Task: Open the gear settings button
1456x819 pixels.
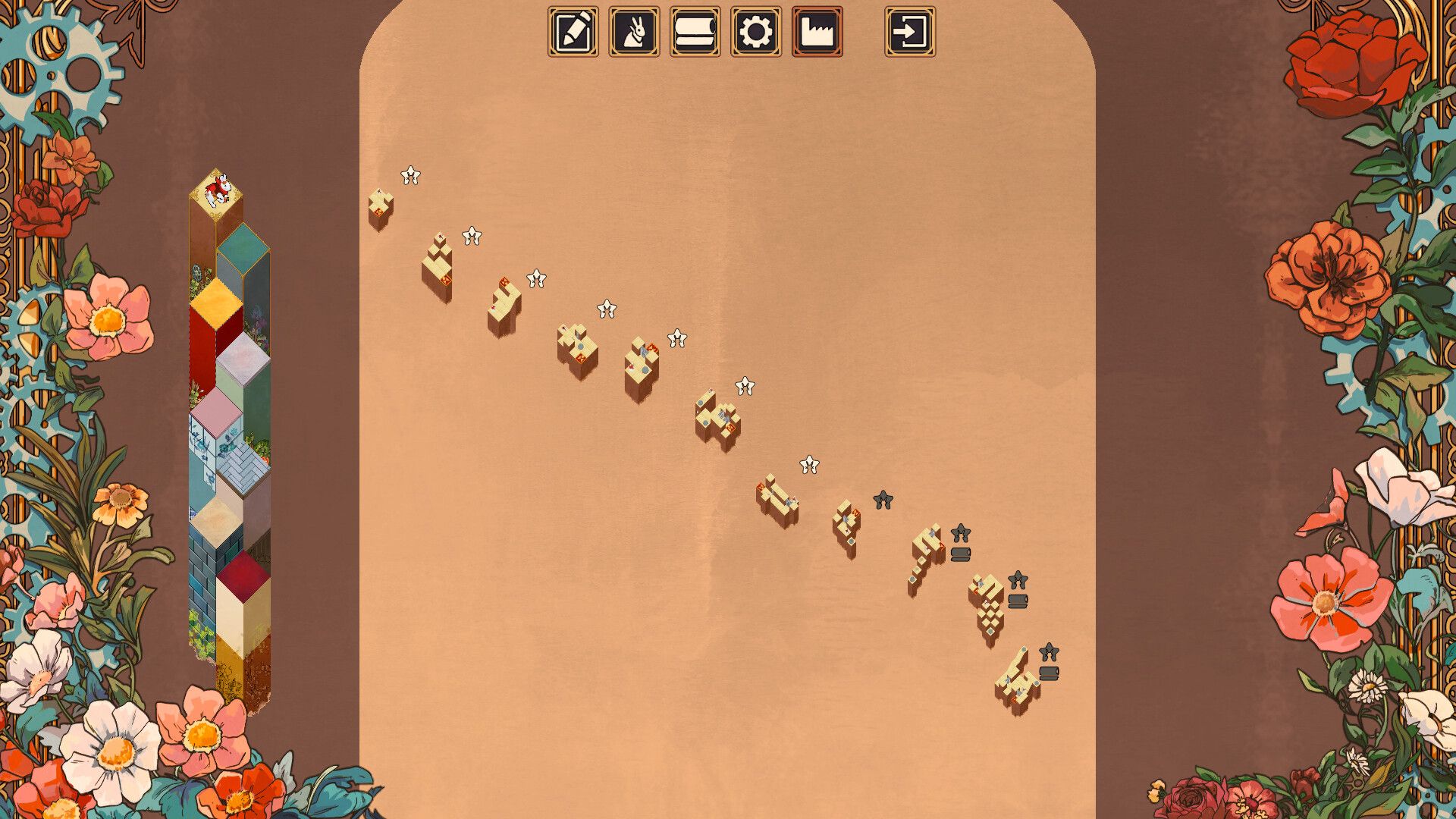Action: click(x=756, y=32)
